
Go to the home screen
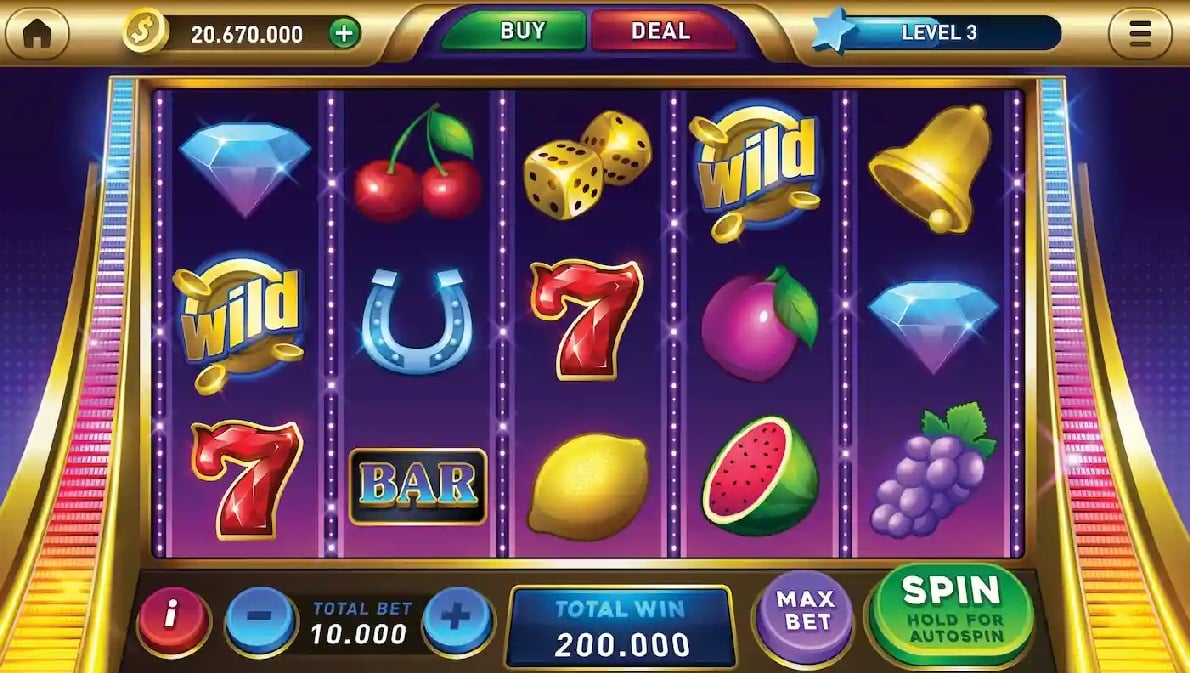coord(38,34)
